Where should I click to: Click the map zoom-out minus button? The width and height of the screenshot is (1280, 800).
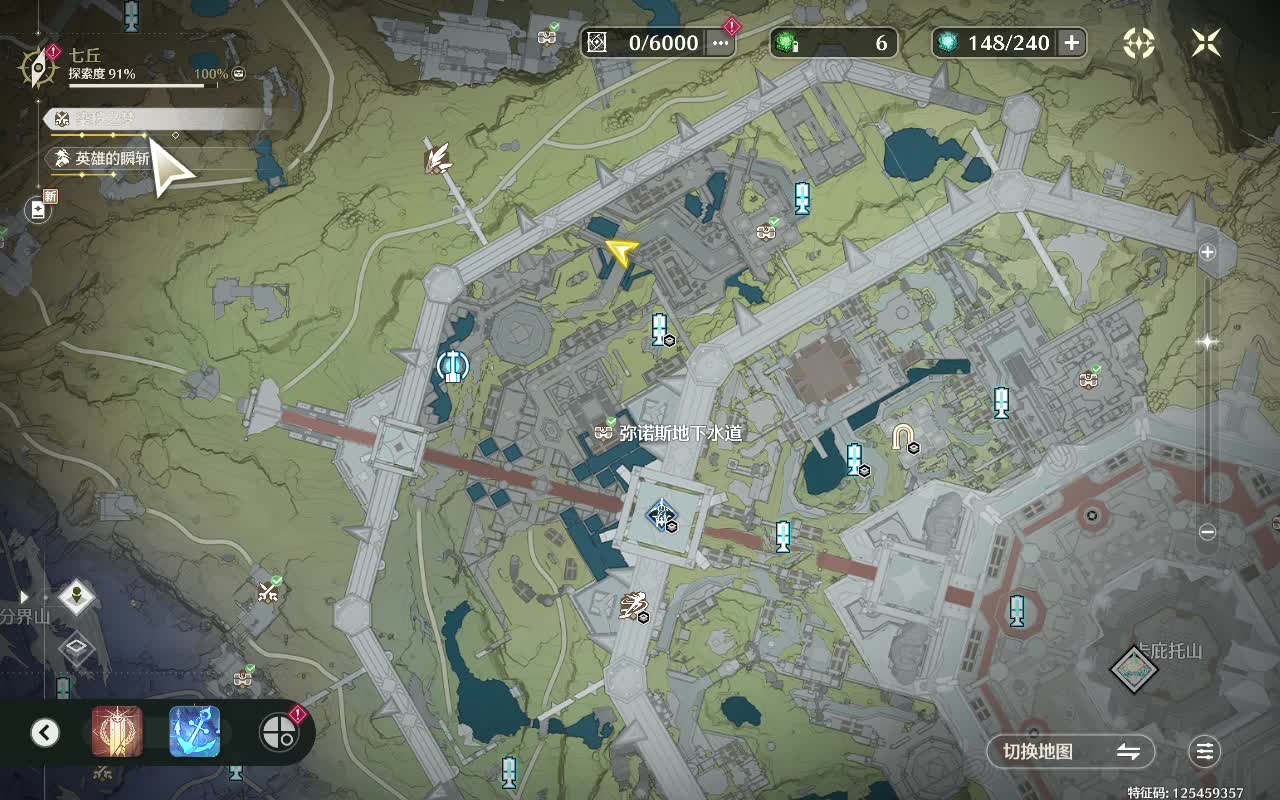1207,532
